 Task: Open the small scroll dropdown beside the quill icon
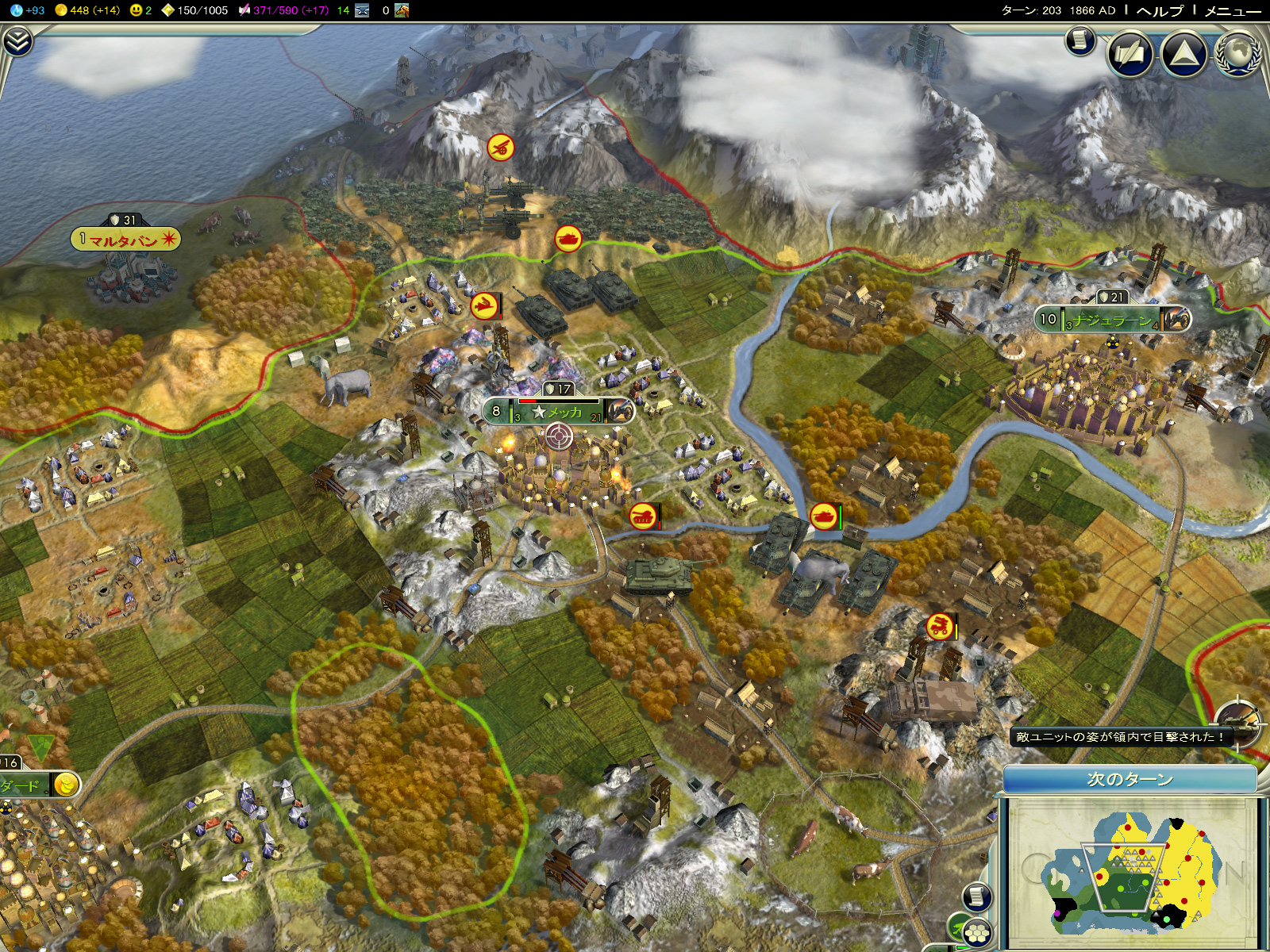[1080, 40]
